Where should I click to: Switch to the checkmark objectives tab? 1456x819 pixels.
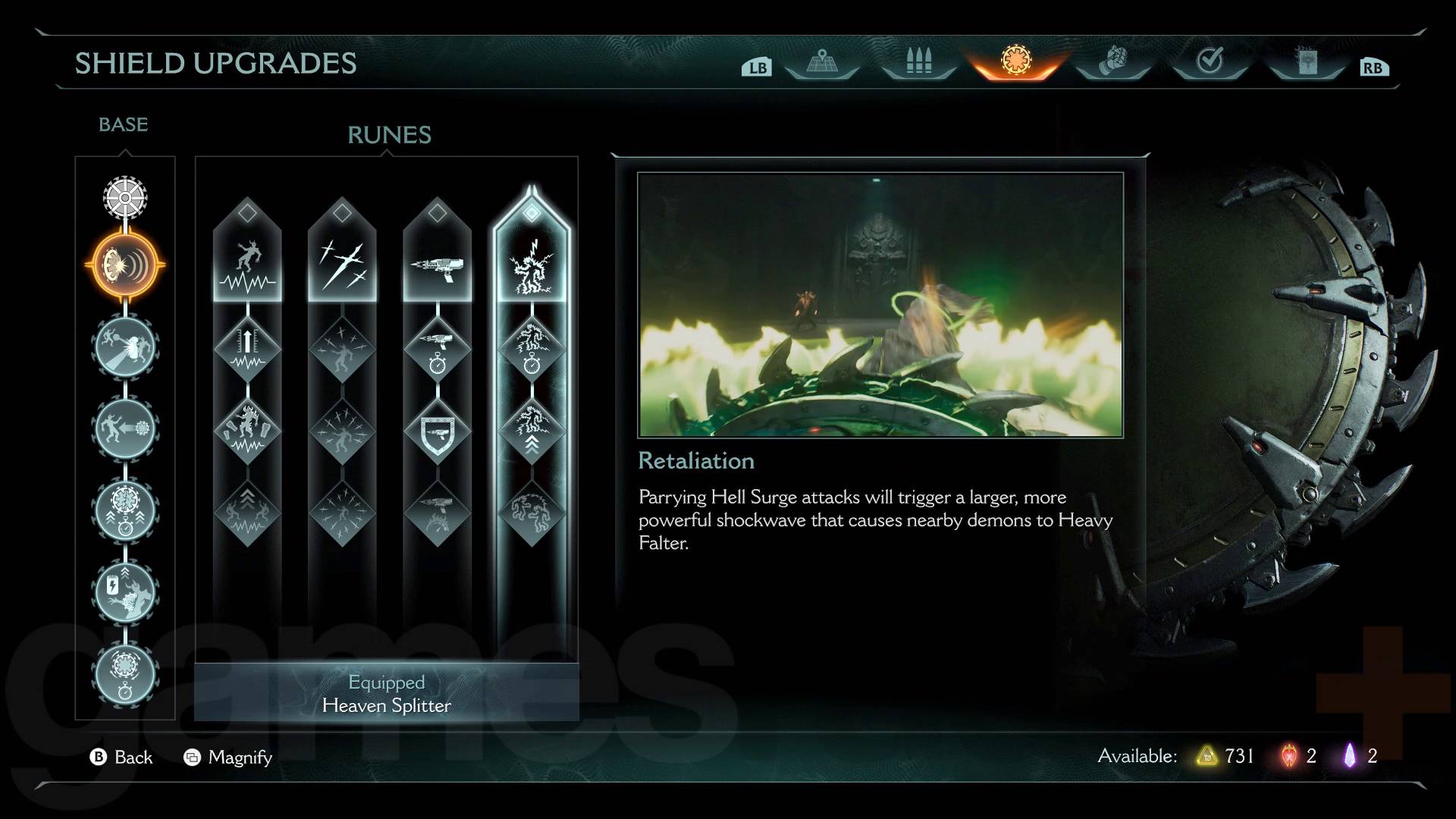click(x=1210, y=61)
